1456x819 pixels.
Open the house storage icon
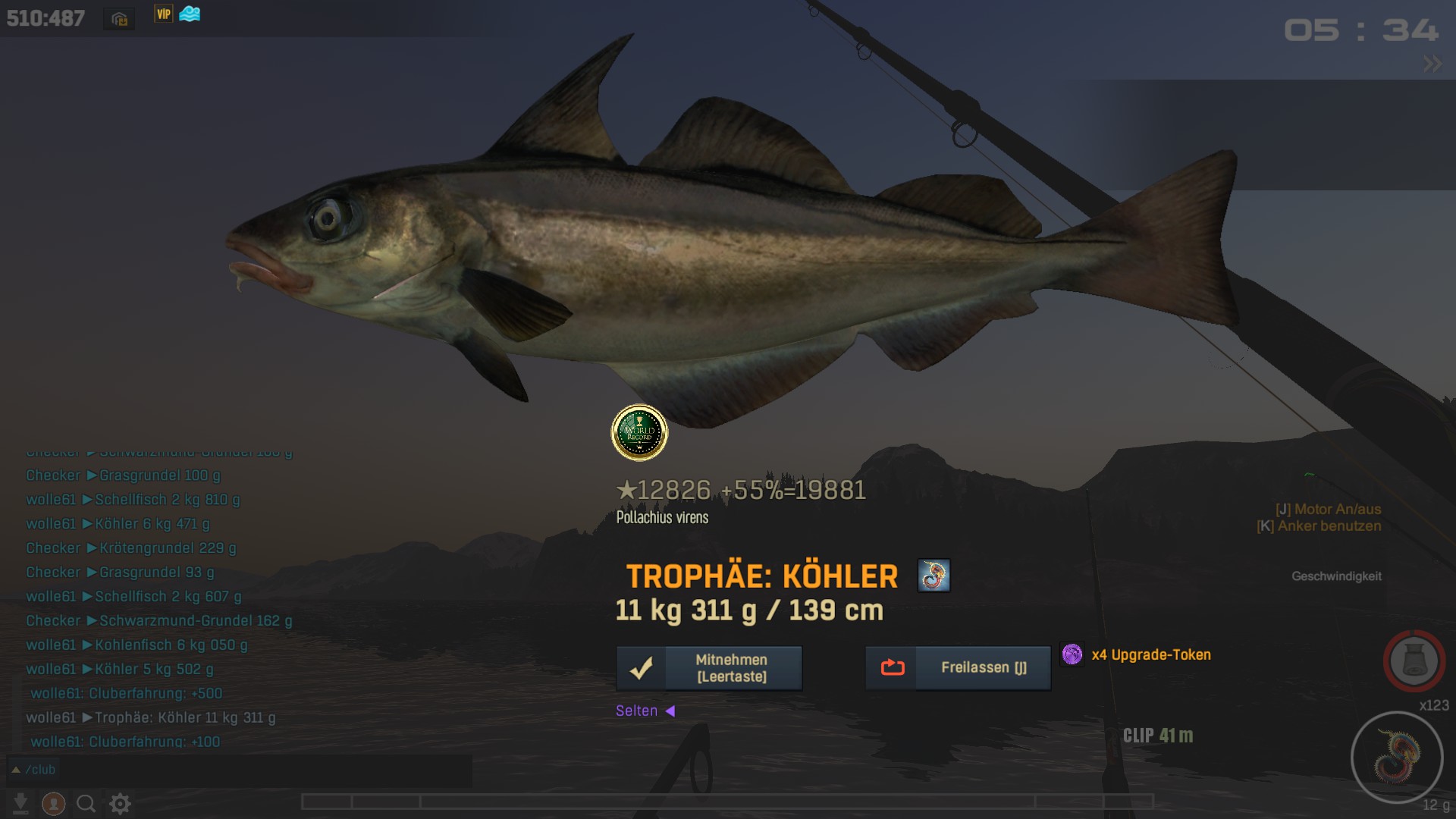[x=119, y=19]
